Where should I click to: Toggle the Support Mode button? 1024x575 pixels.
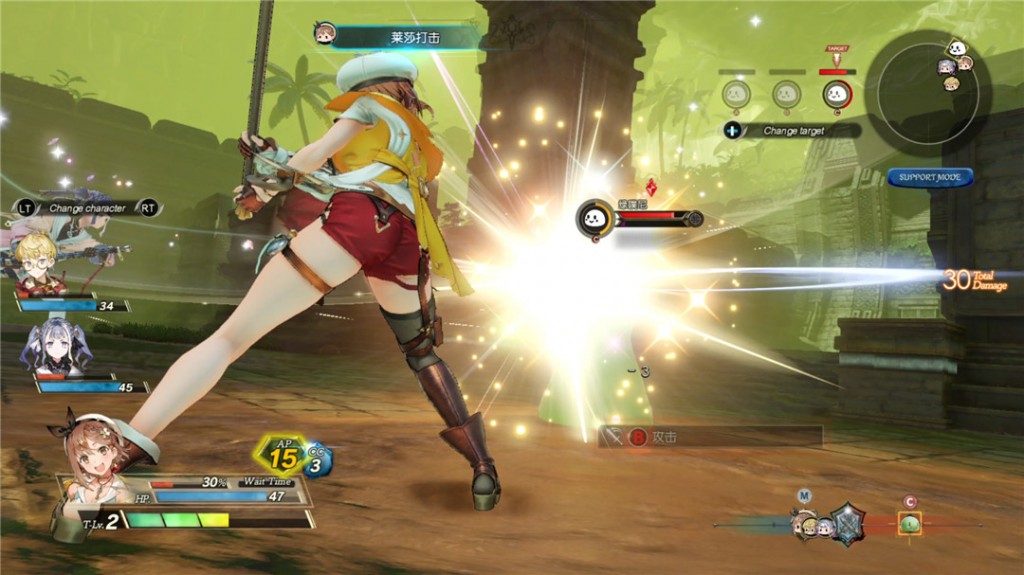tap(929, 177)
